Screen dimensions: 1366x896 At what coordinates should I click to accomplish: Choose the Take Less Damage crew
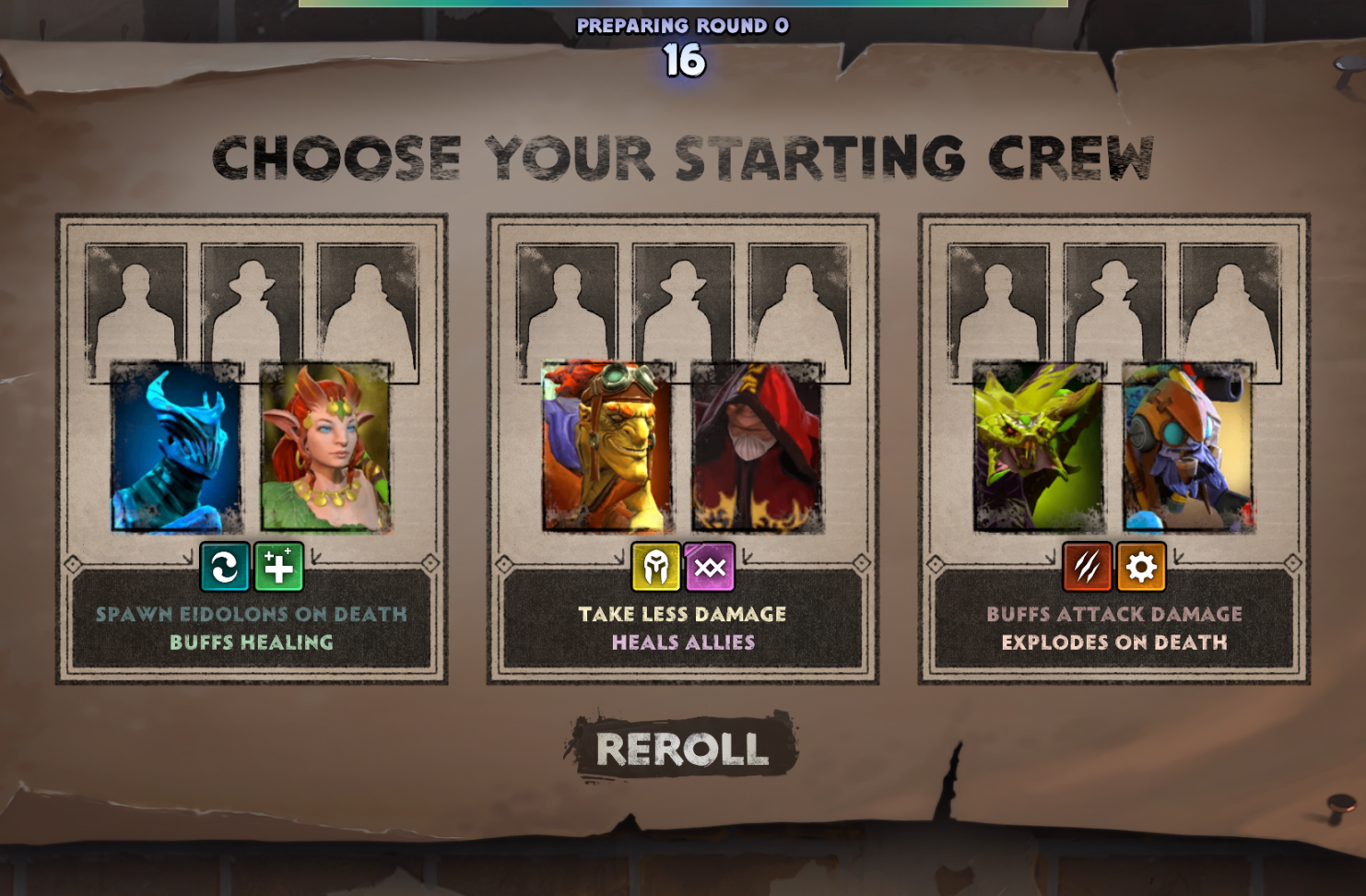coord(683,627)
